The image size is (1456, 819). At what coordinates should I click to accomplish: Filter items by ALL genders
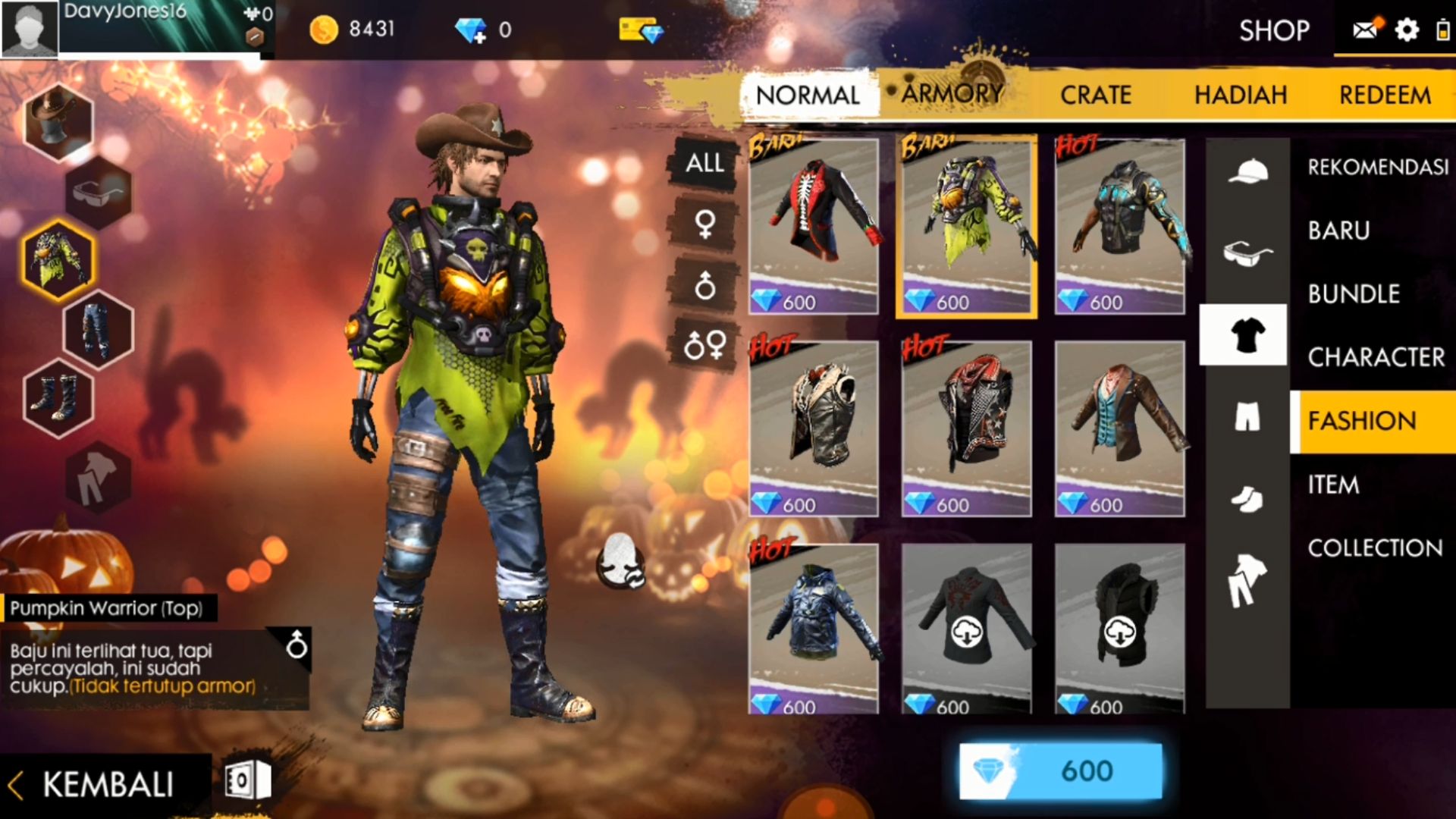pos(704,163)
